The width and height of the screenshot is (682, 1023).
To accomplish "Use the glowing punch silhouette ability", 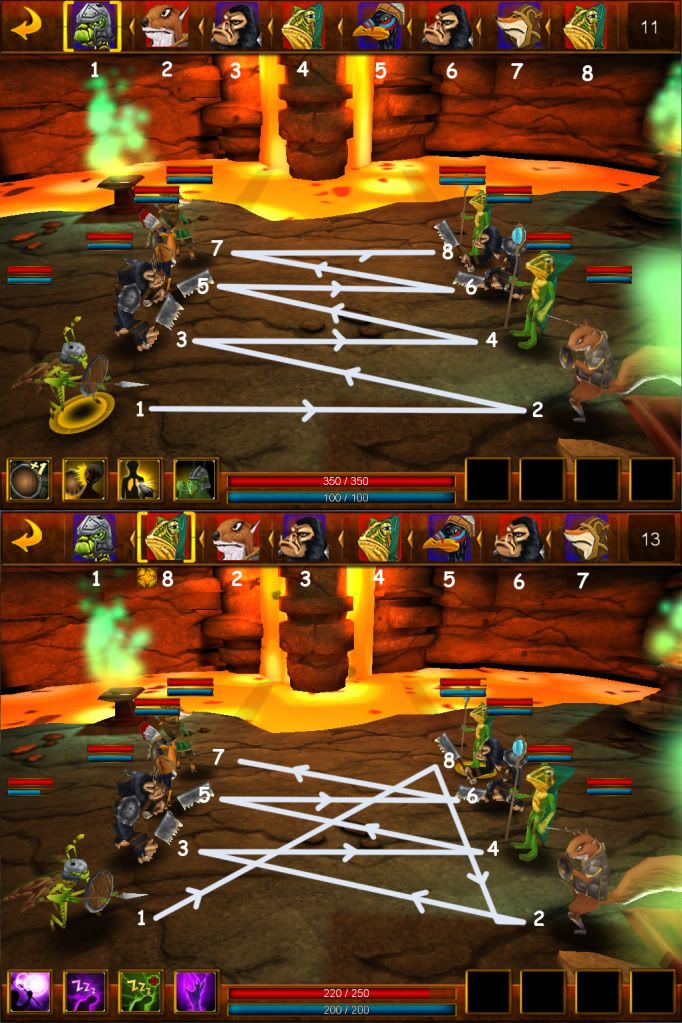I will [x=82, y=479].
